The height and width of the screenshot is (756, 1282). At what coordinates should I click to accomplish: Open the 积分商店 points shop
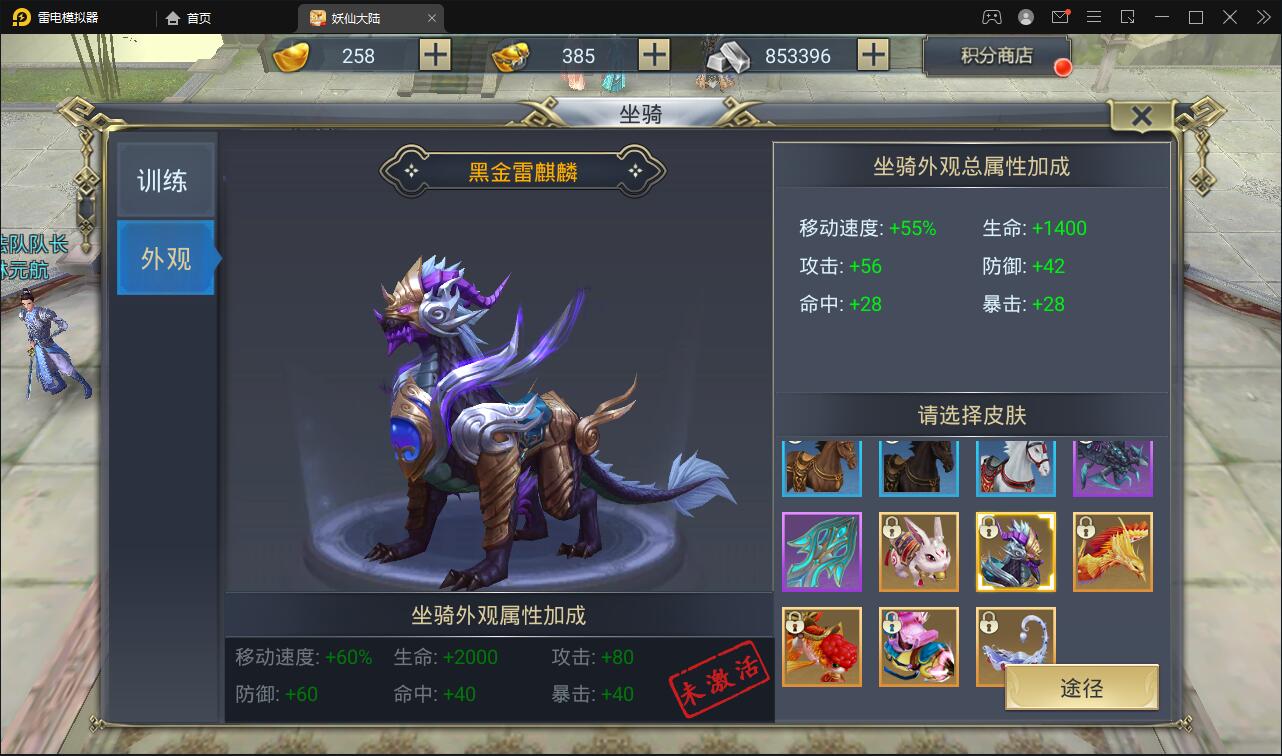996,56
